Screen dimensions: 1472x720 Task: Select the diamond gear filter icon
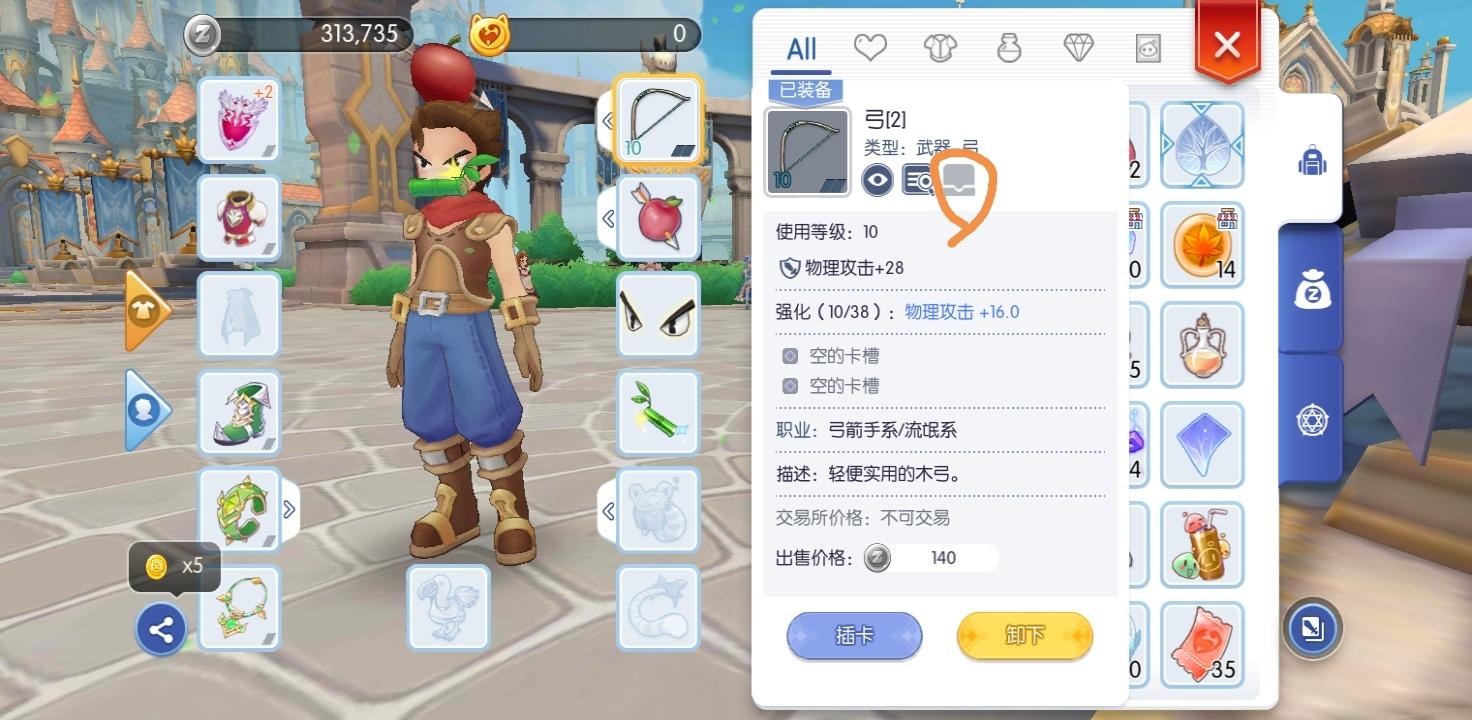coord(1078,45)
